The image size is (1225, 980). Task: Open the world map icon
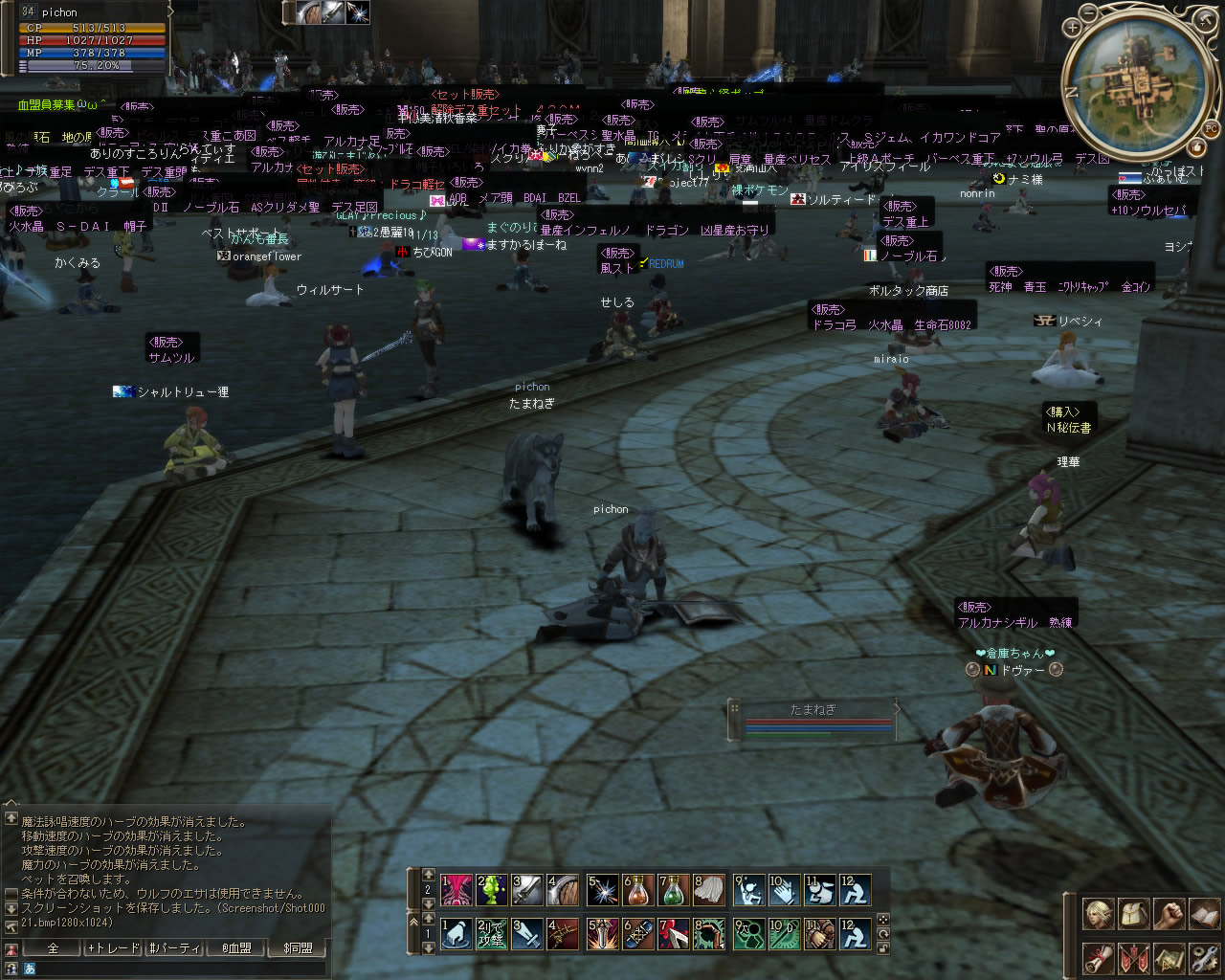point(1169,957)
